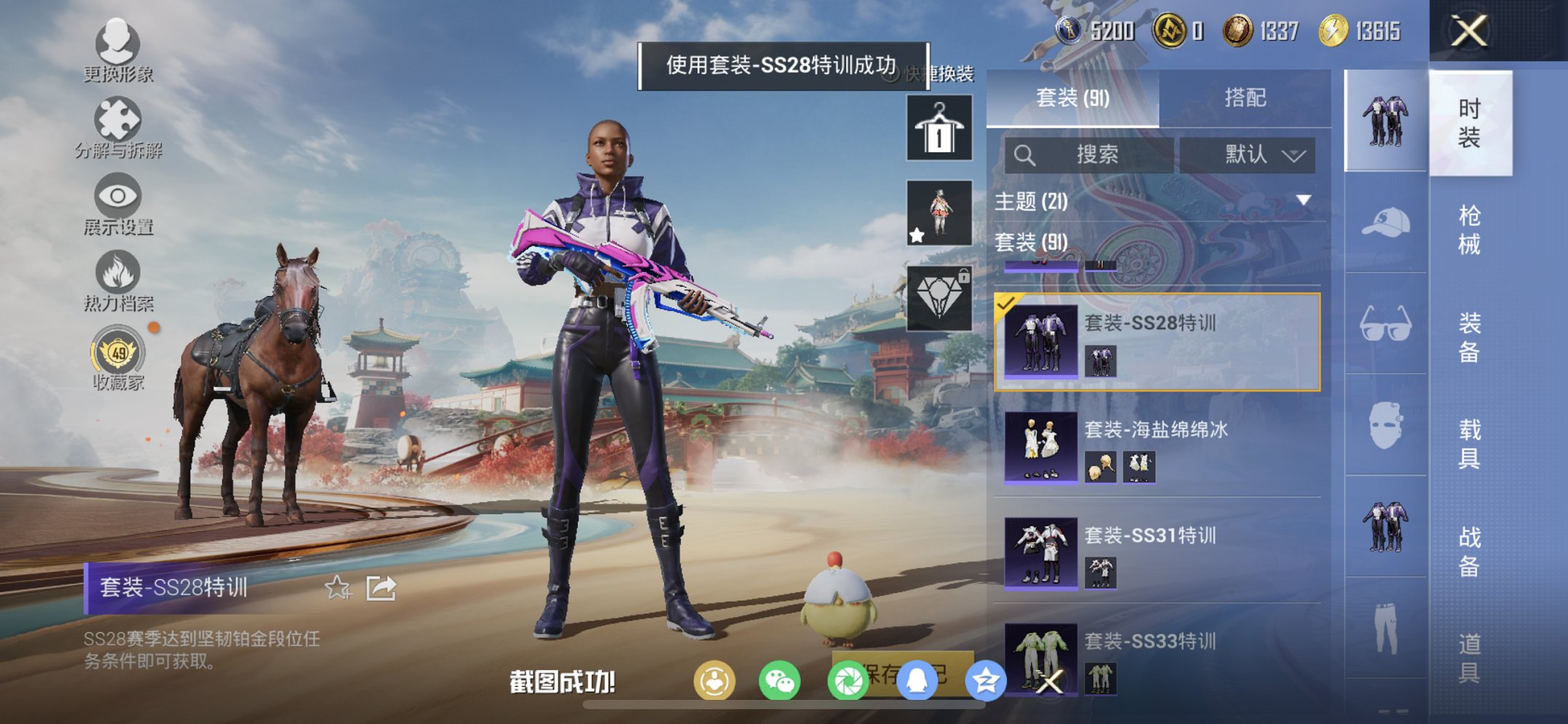1568x724 pixels.
Task: Open the 收藏家 collector level badge
Action: click(x=119, y=353)
